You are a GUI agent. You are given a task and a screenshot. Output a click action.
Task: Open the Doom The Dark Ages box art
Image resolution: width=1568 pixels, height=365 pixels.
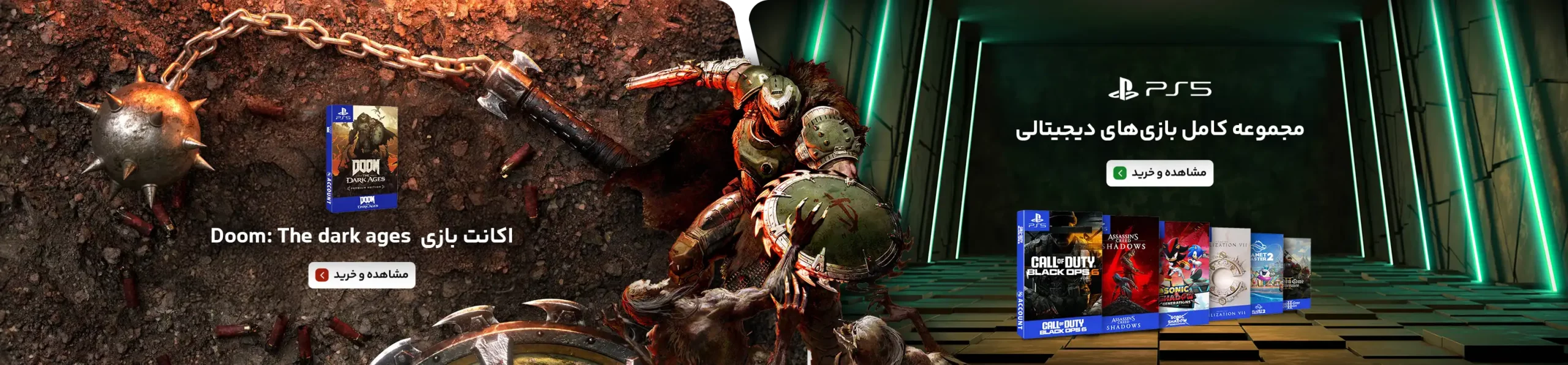click(x=361, y=159)
